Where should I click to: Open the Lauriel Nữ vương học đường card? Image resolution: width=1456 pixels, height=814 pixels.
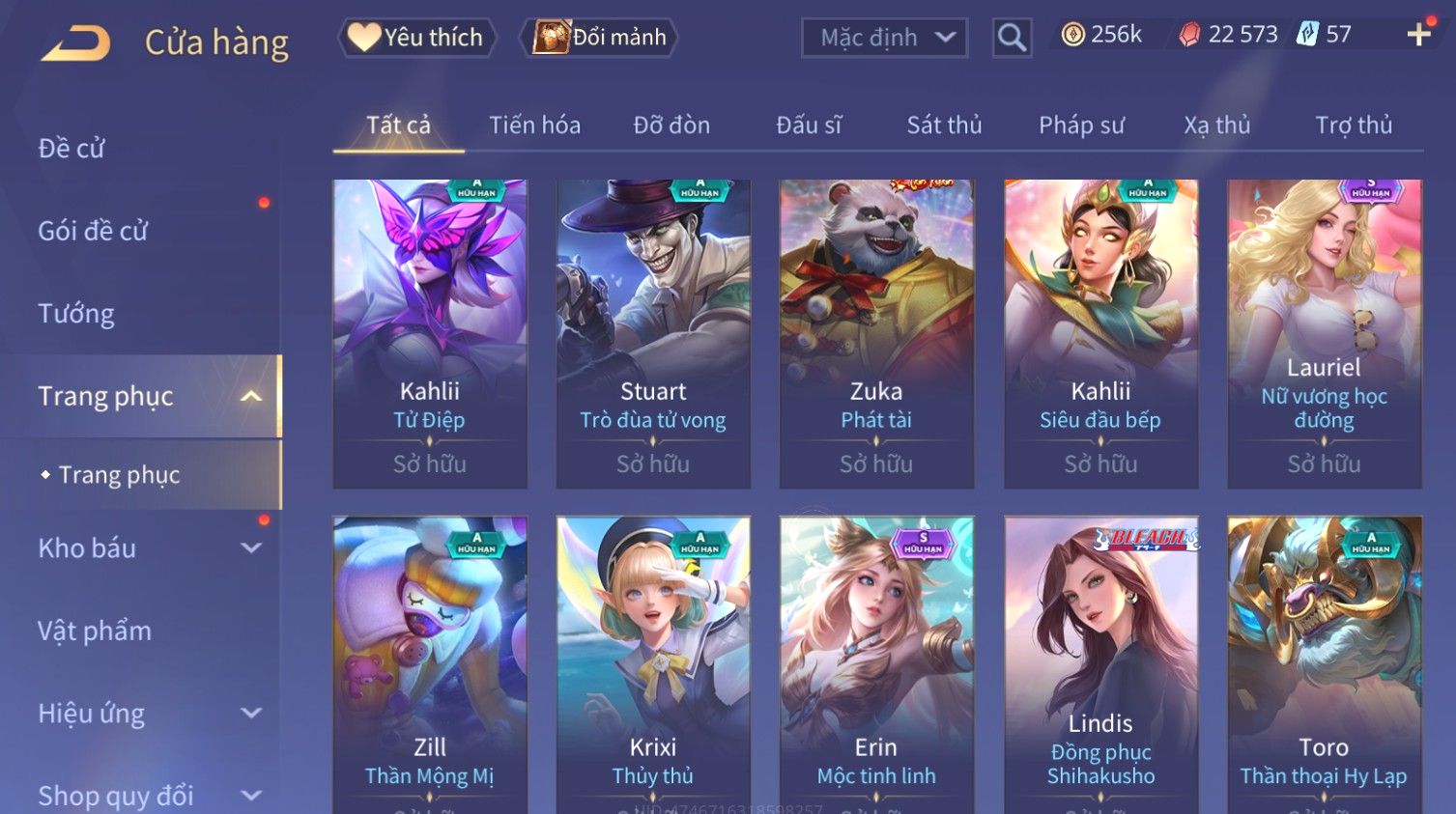[x=1324, y=333]
